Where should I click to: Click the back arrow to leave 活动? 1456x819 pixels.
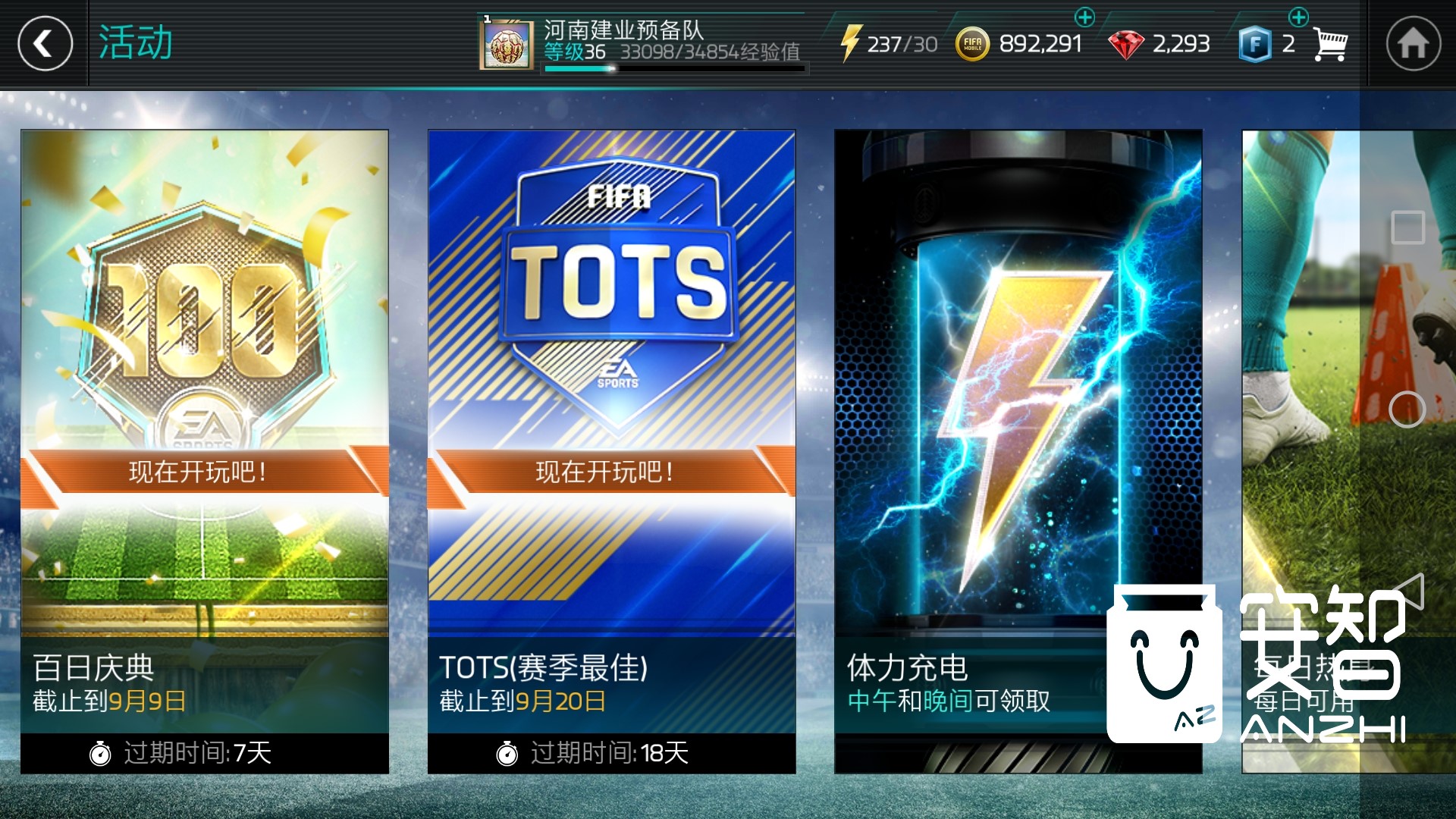click(x=44, y=43)
